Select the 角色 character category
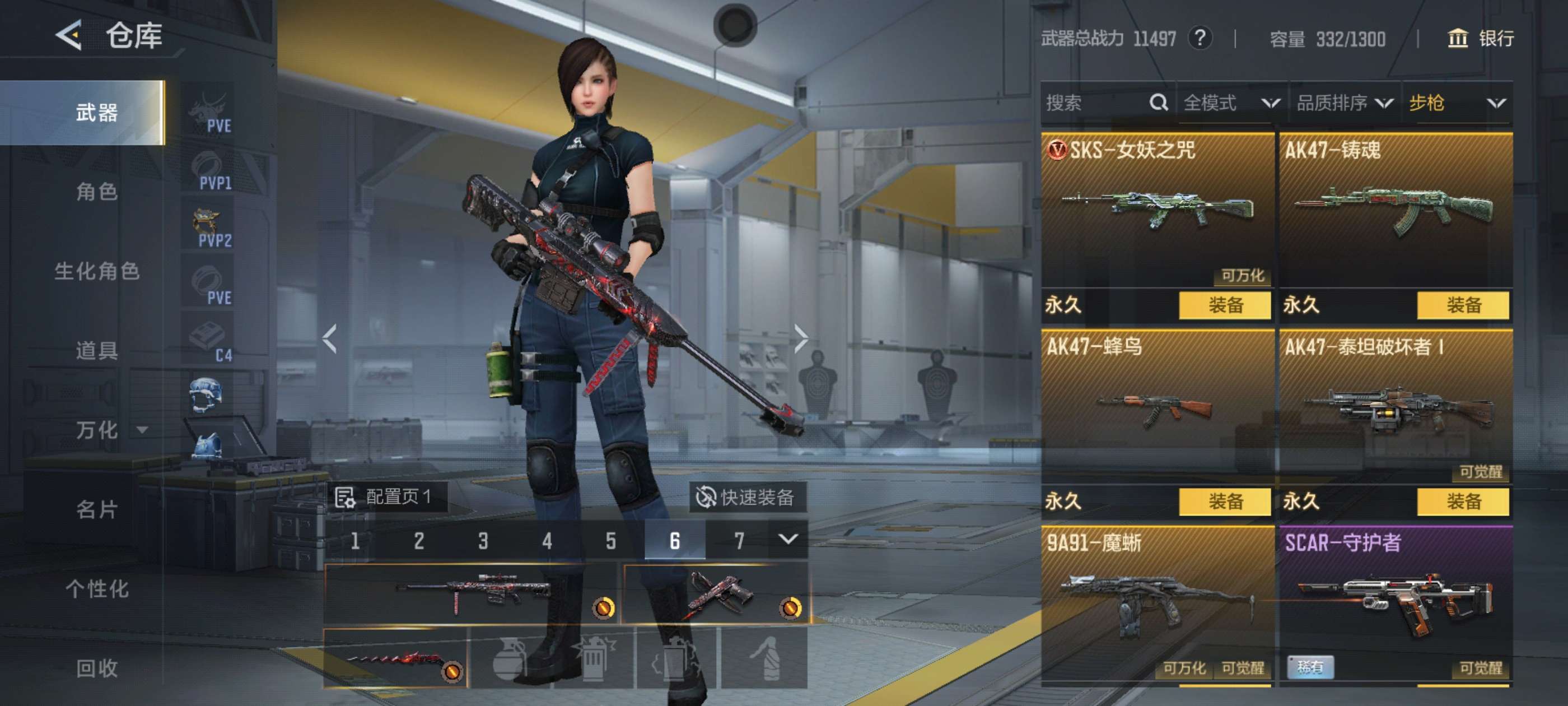Image resolution: width=1568 pixels, height=706 pixels. click(x=96, y=192)
